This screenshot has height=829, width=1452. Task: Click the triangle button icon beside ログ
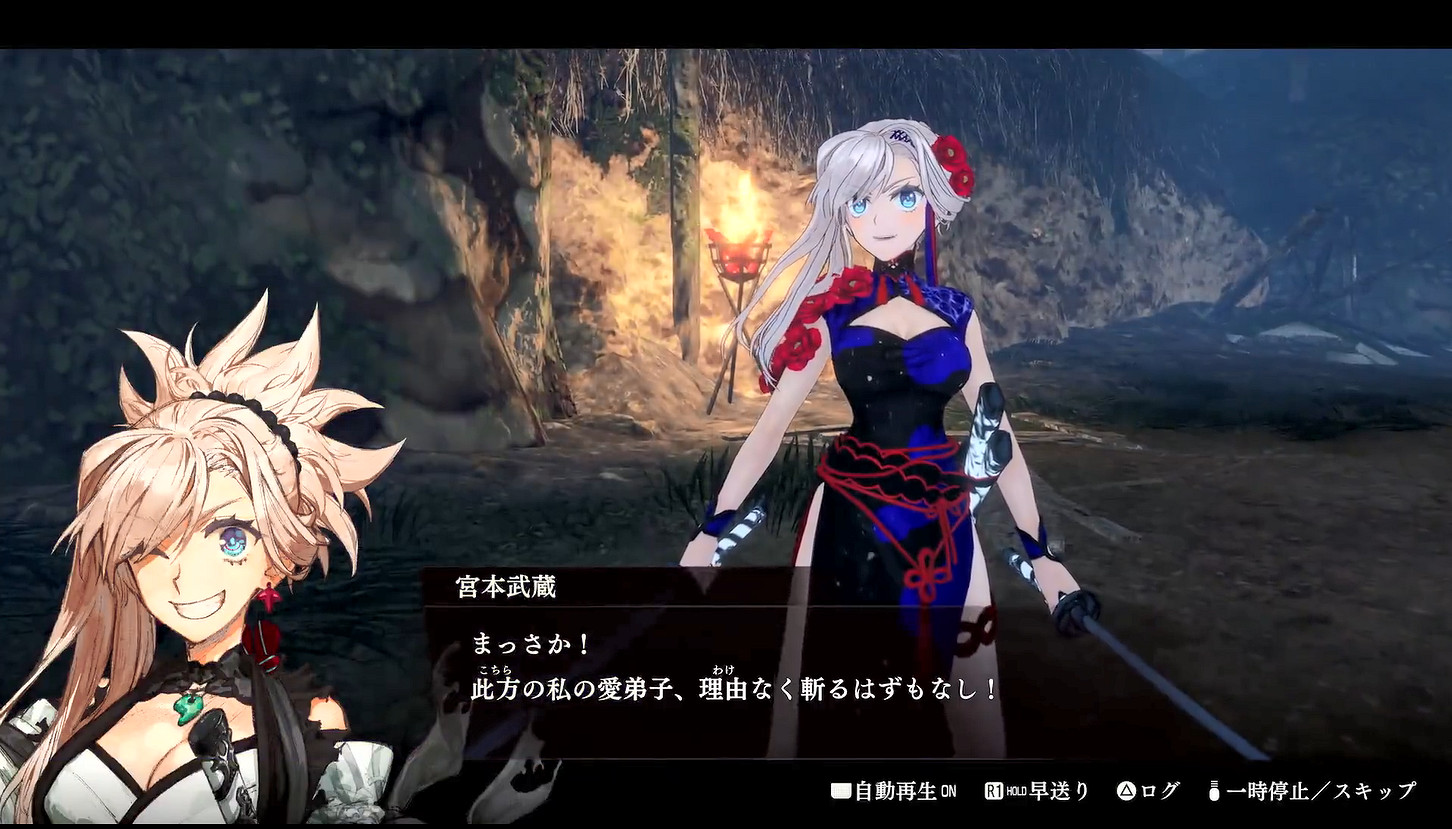coord(1127,790)
